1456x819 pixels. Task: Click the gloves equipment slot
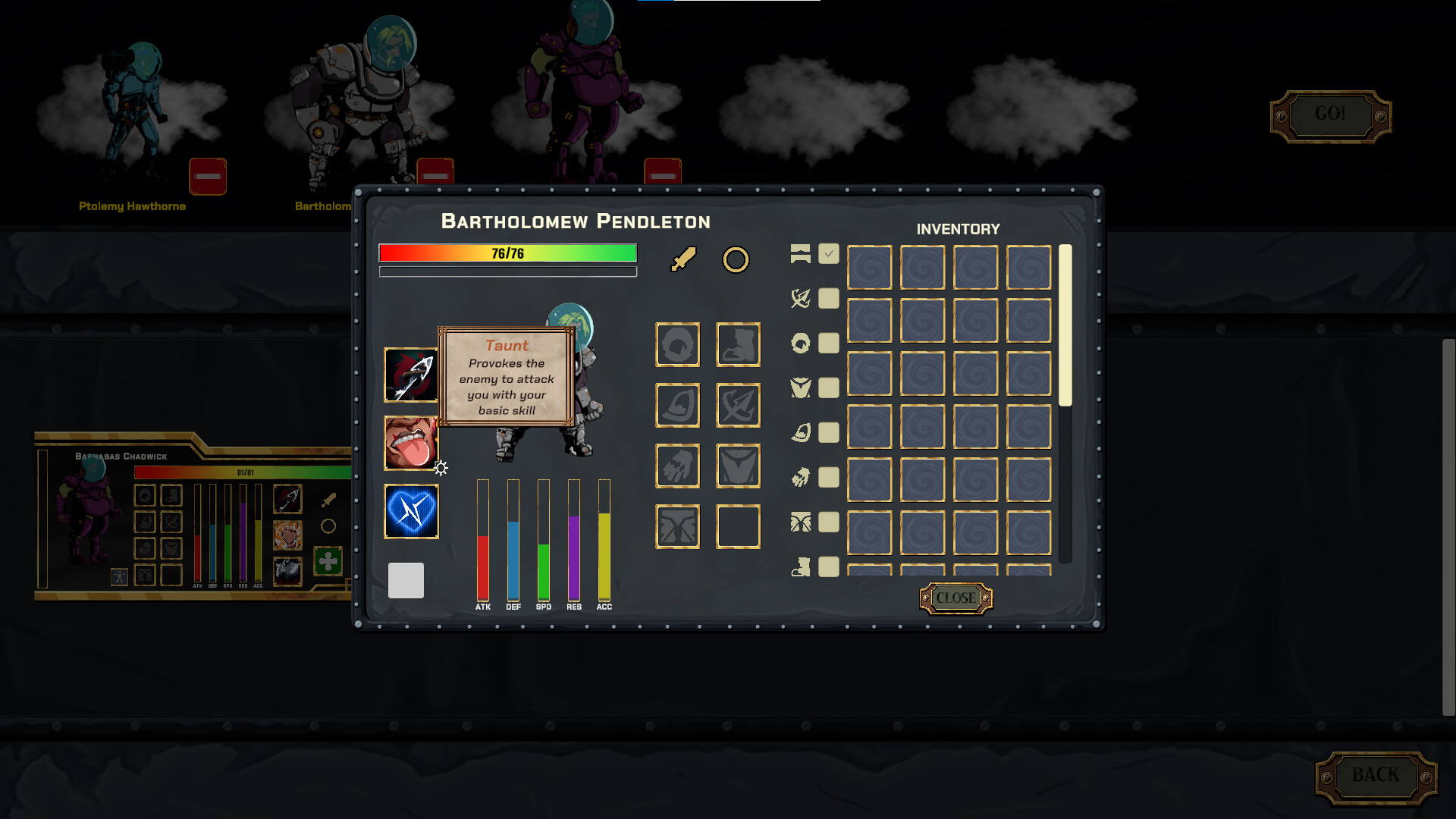point(677,466)
